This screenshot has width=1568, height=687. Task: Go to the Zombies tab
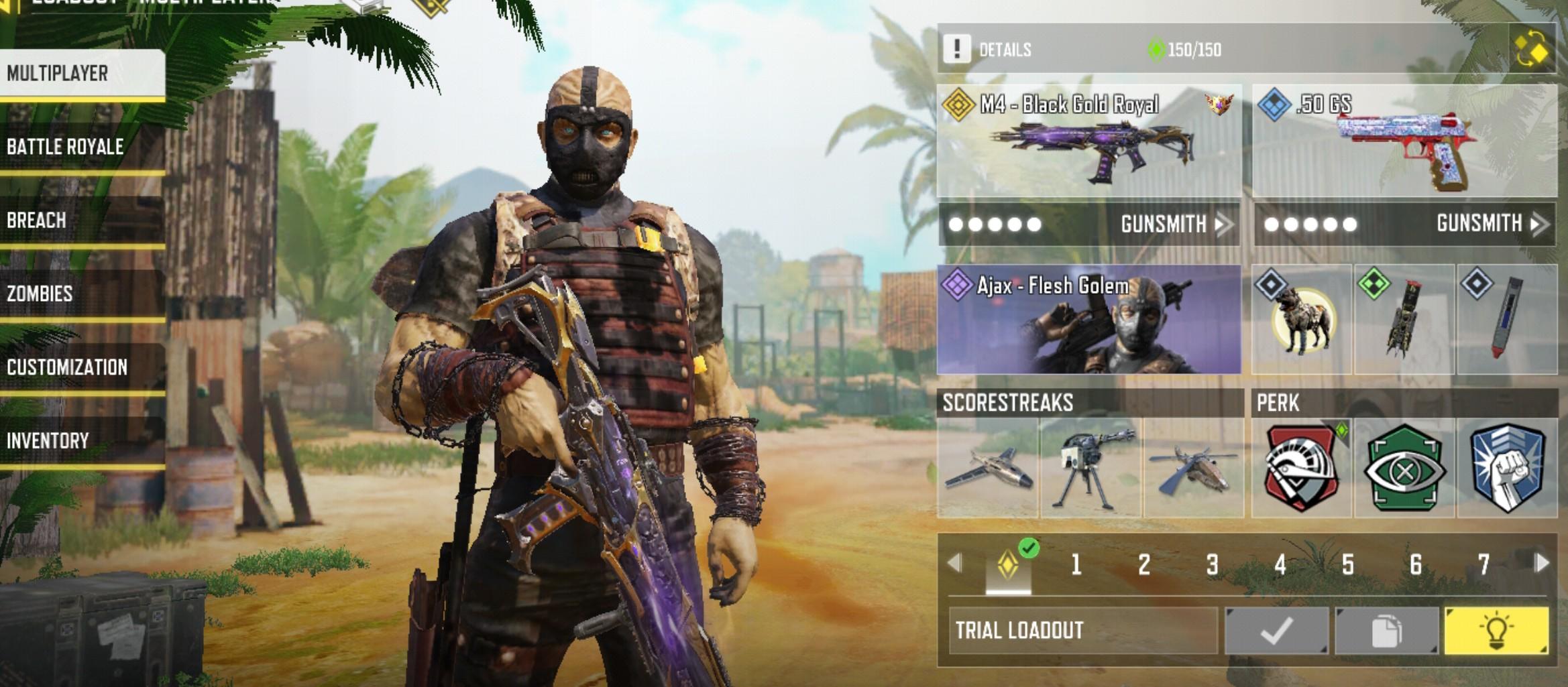tap(82, 294)
